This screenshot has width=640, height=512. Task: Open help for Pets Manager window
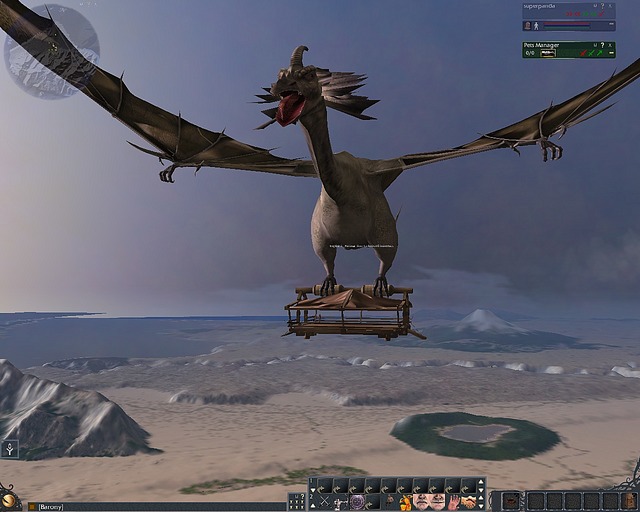600,45
